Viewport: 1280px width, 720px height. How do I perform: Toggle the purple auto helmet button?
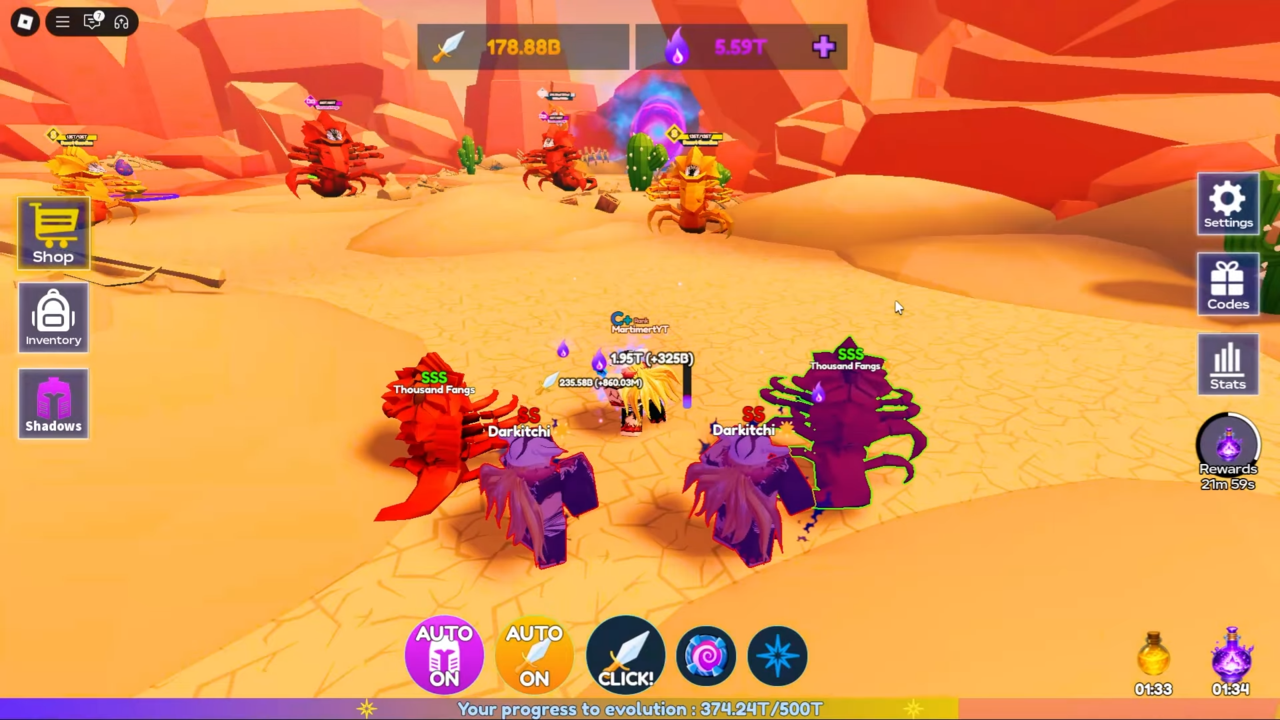(444, 656)
